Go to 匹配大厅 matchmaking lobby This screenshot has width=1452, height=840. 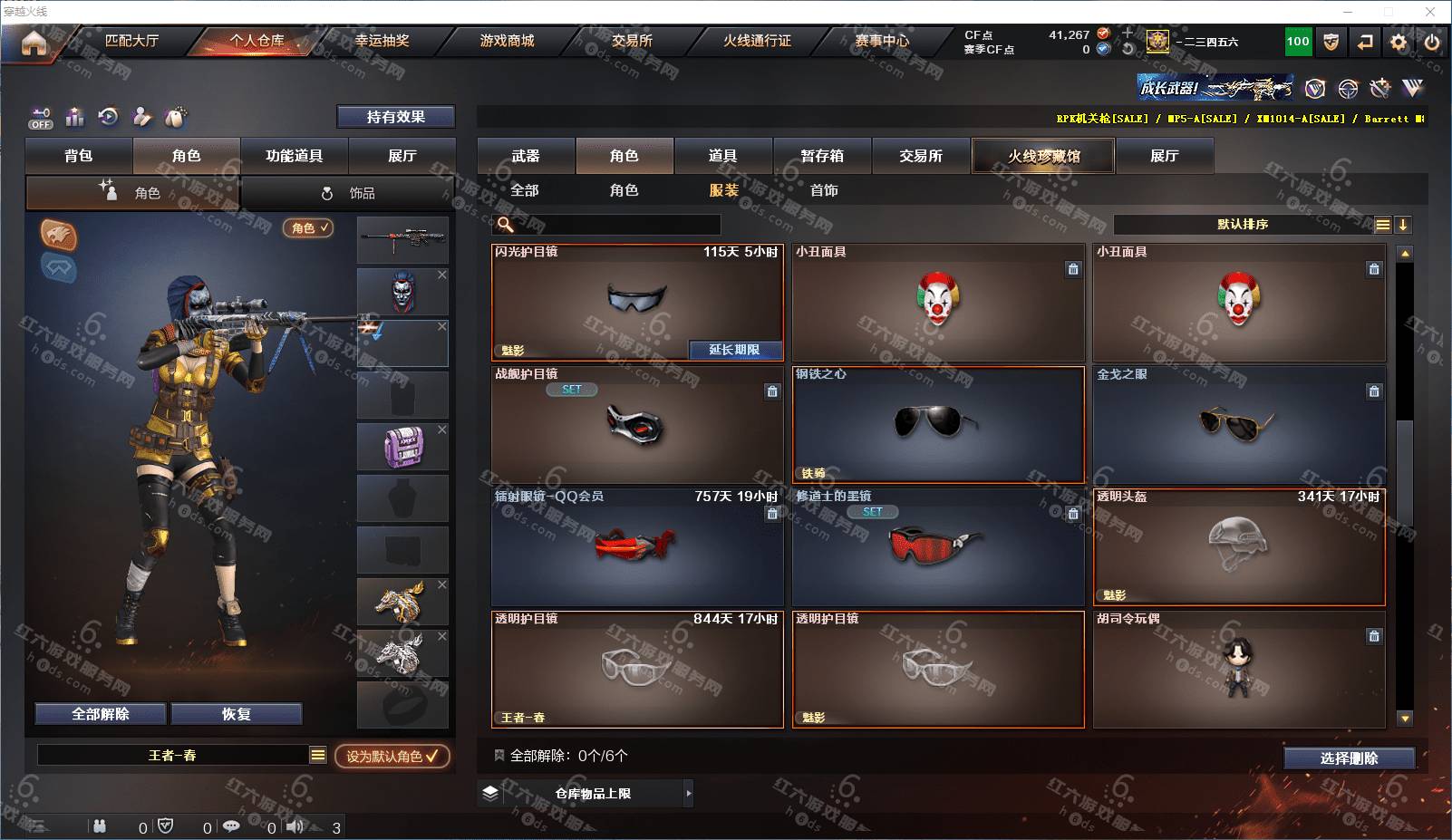[x=131, y=41]
